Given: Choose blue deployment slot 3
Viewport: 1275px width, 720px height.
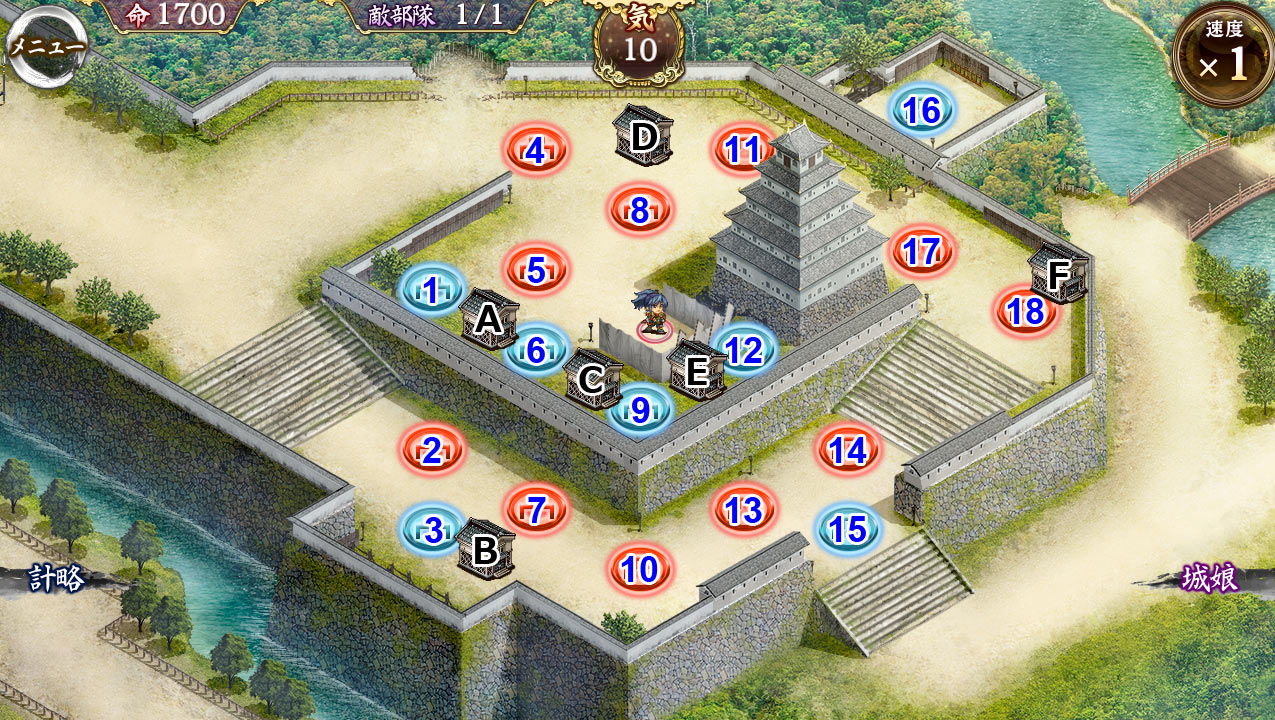Looking at the screenshot, I should click(433, 530).
